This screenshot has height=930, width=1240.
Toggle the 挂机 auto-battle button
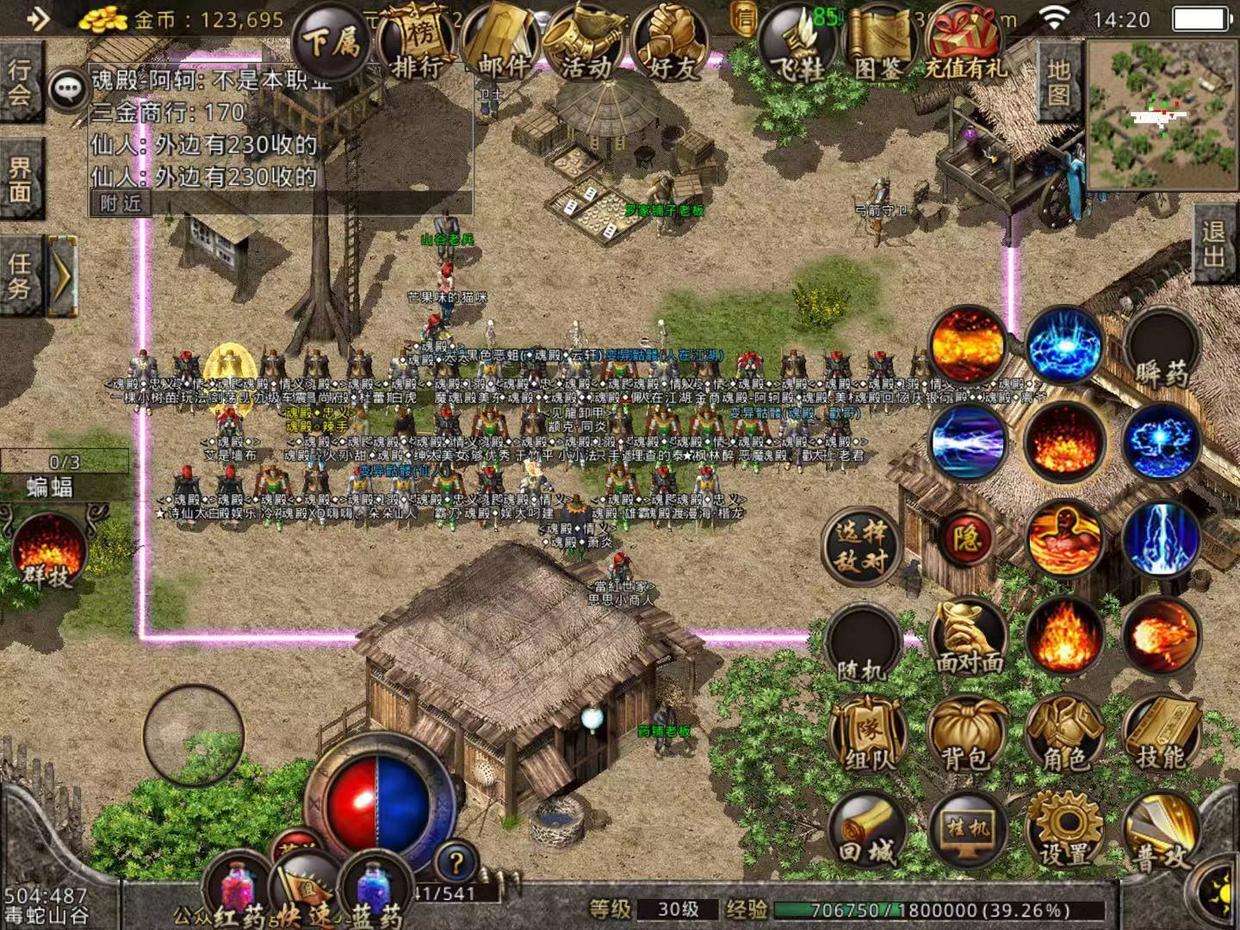tap(966, 830)
